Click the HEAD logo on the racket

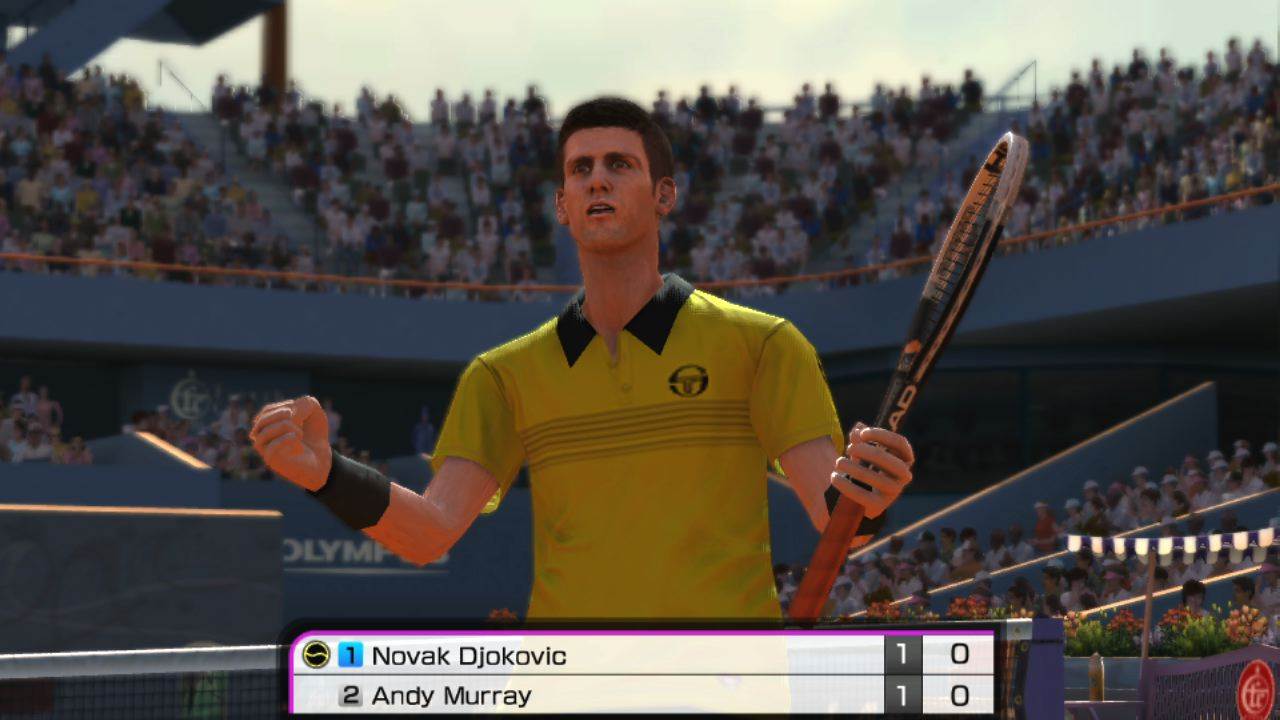click(903, 400)
